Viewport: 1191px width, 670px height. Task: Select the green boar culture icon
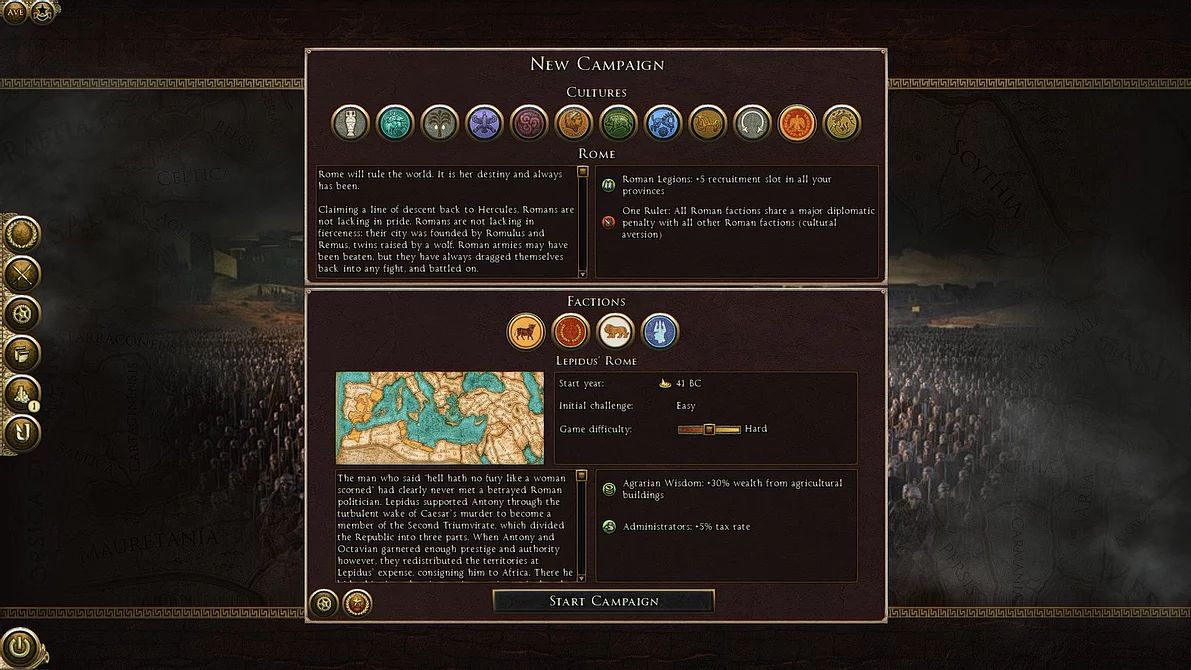pos(618,123)
